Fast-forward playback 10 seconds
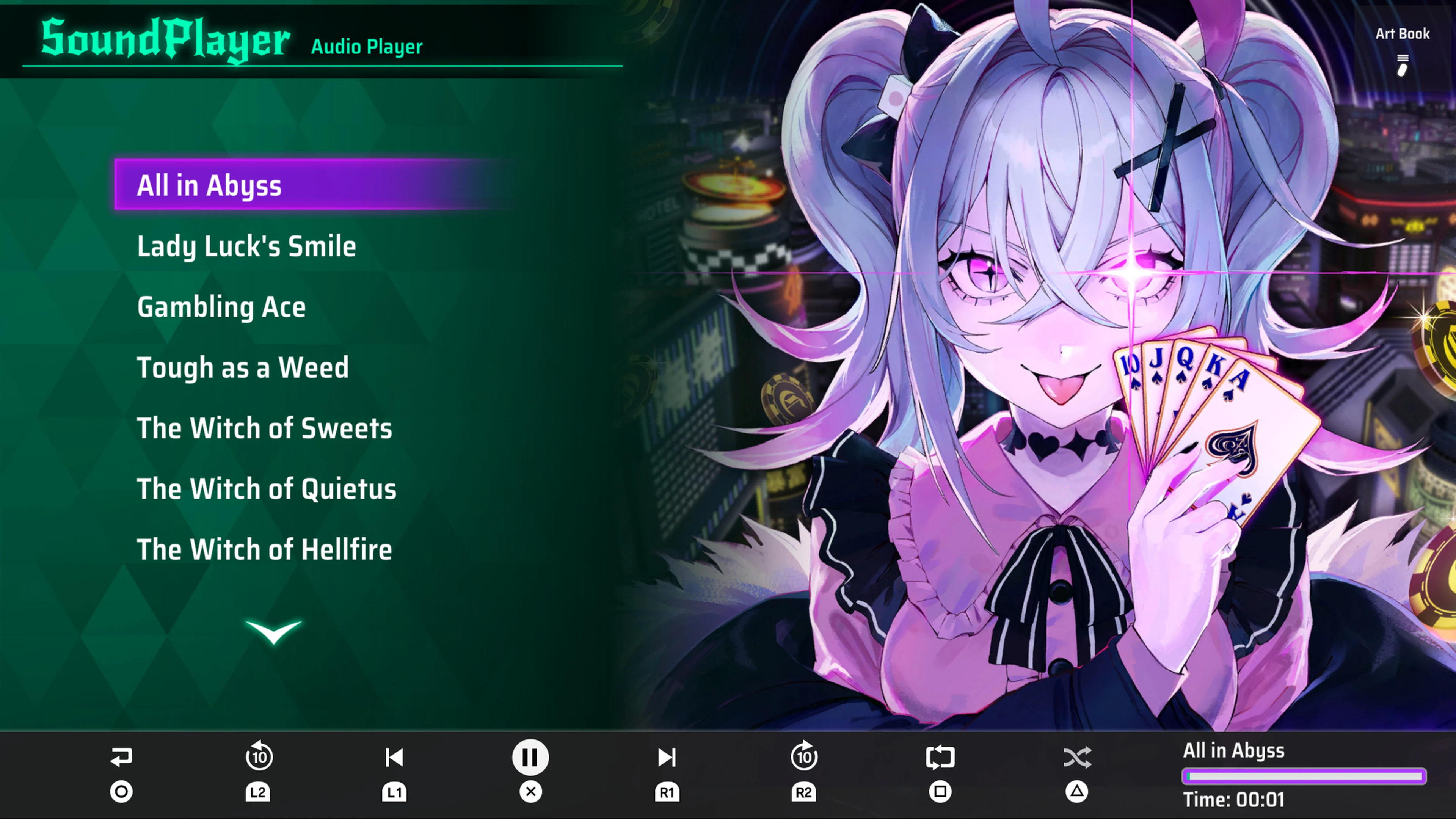The image size is (1456, 819). [804, 758]
